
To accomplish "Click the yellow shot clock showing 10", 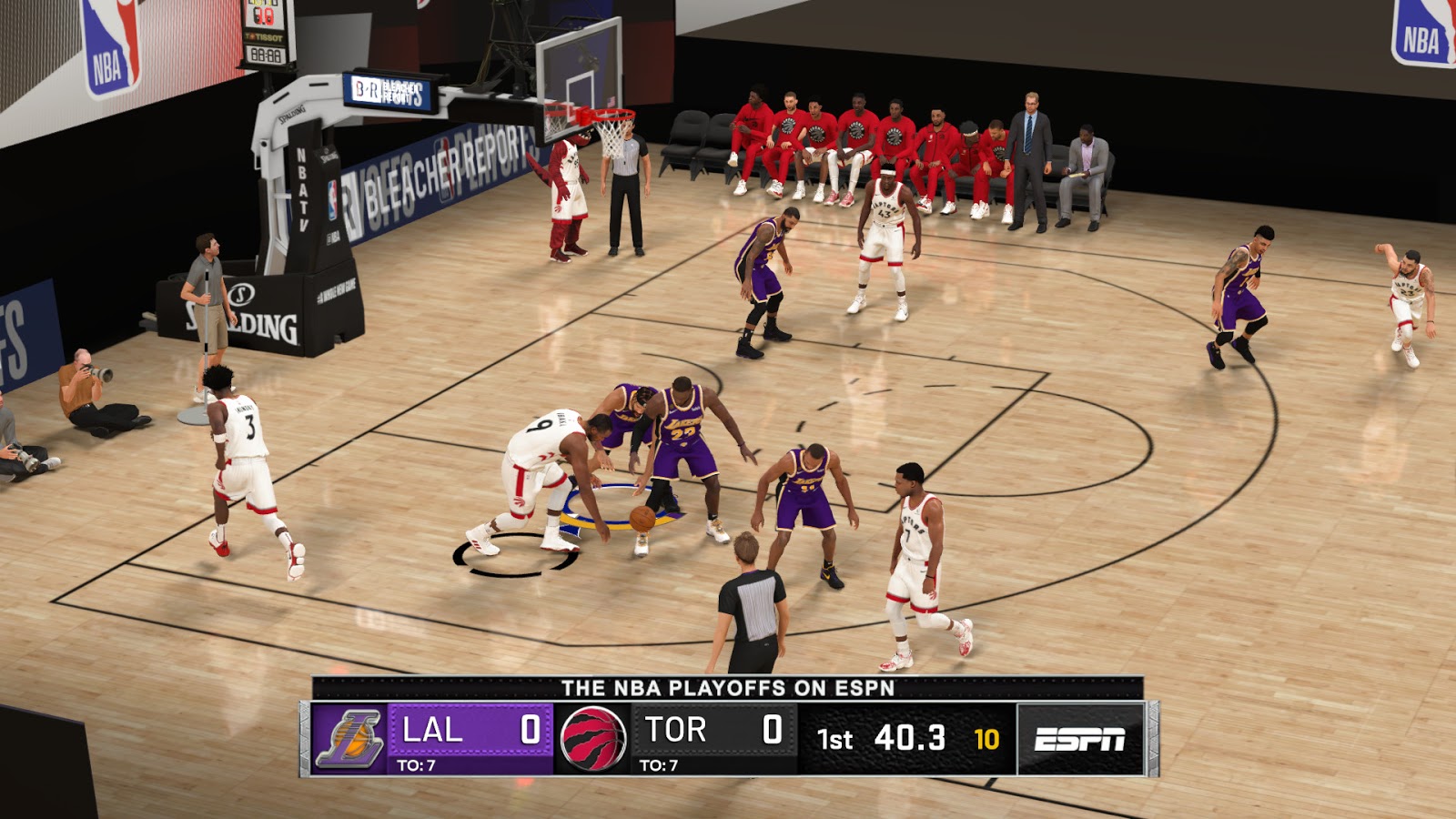I will (x=989, y=739).
